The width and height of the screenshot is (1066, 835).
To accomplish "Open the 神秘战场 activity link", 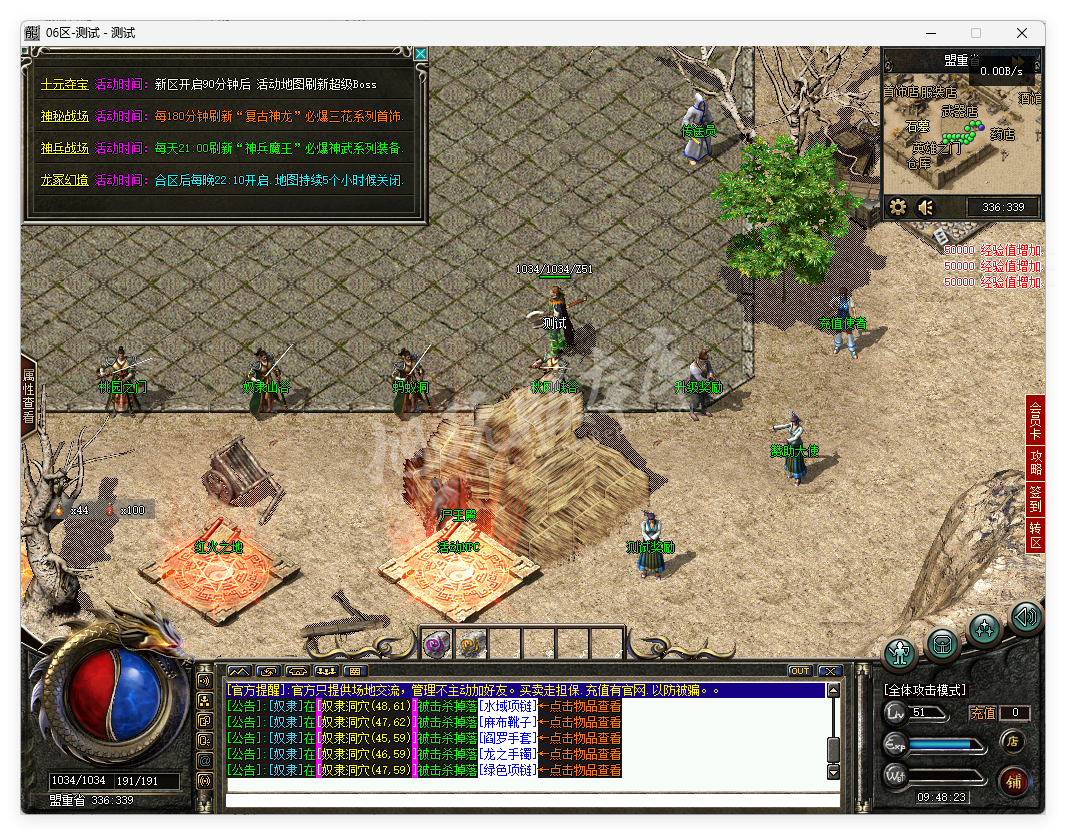I will click(x=64, y=116).
